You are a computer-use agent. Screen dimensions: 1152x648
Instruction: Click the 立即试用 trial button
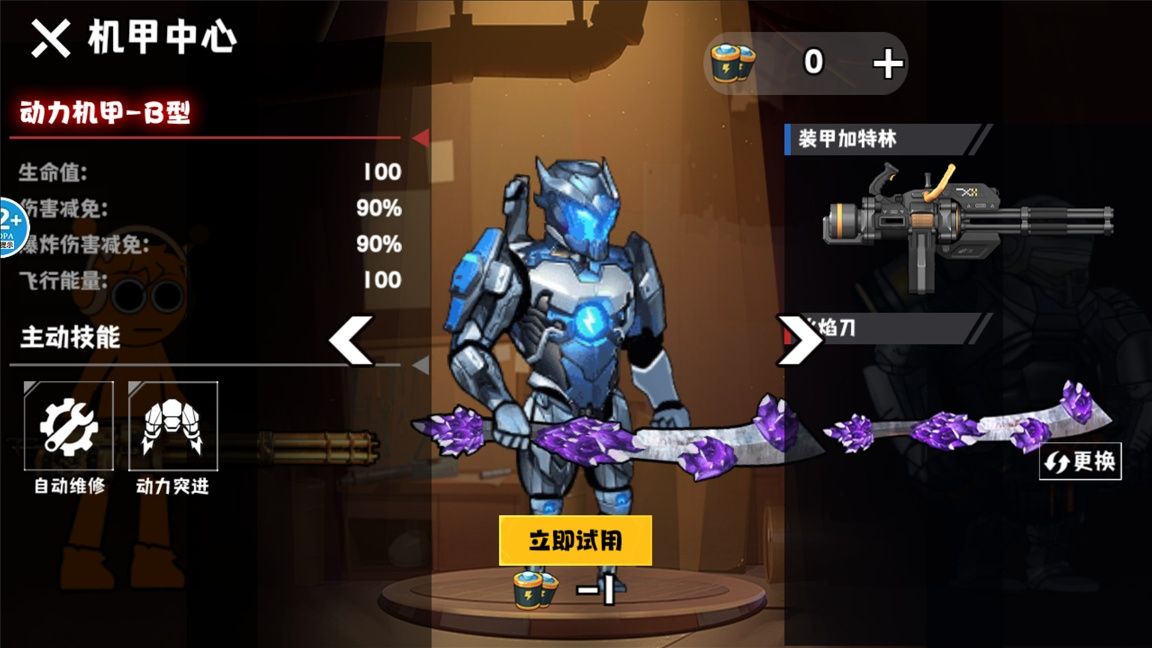point(575,541)
